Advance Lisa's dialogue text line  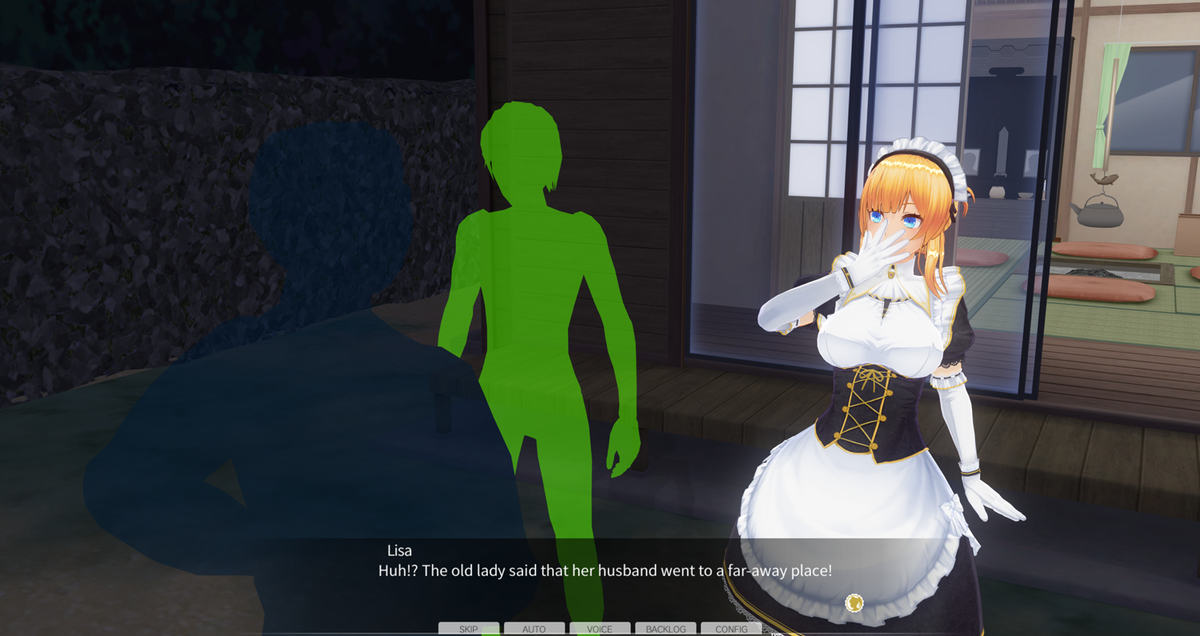[x=604, y=571]
